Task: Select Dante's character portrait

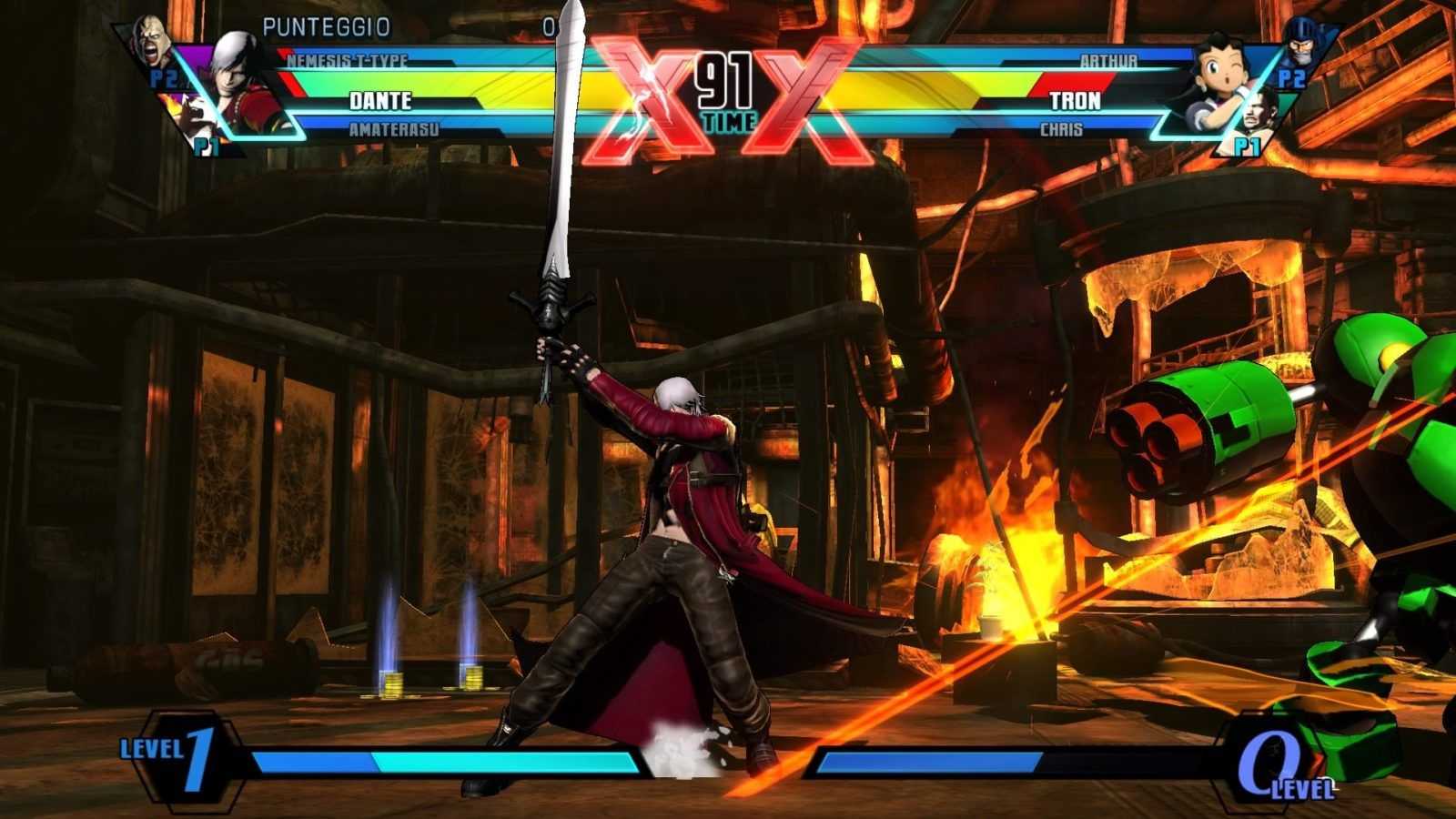Action: point(238,77)
